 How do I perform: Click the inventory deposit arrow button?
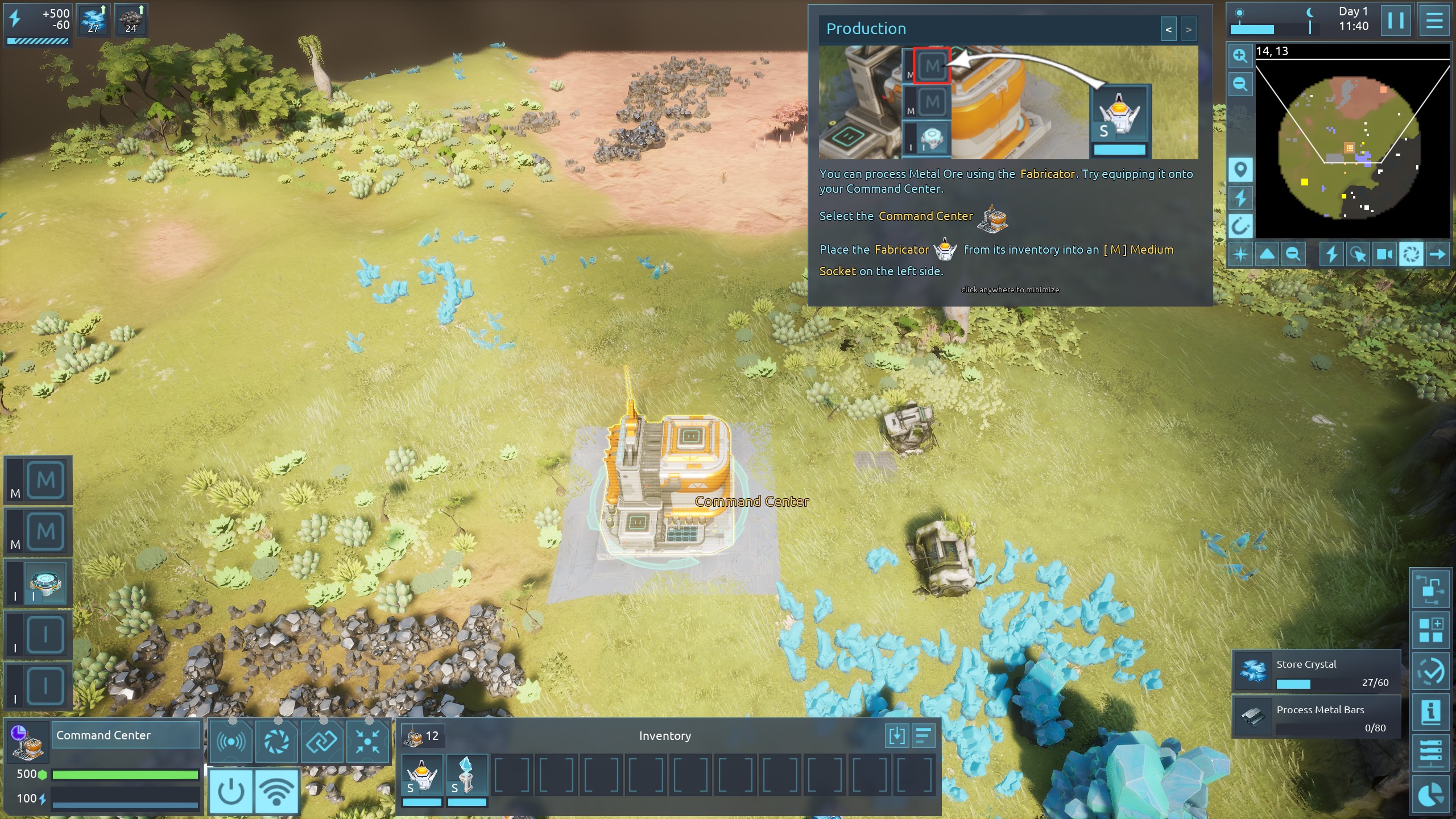pyautogui.click(x=897, y=735)
